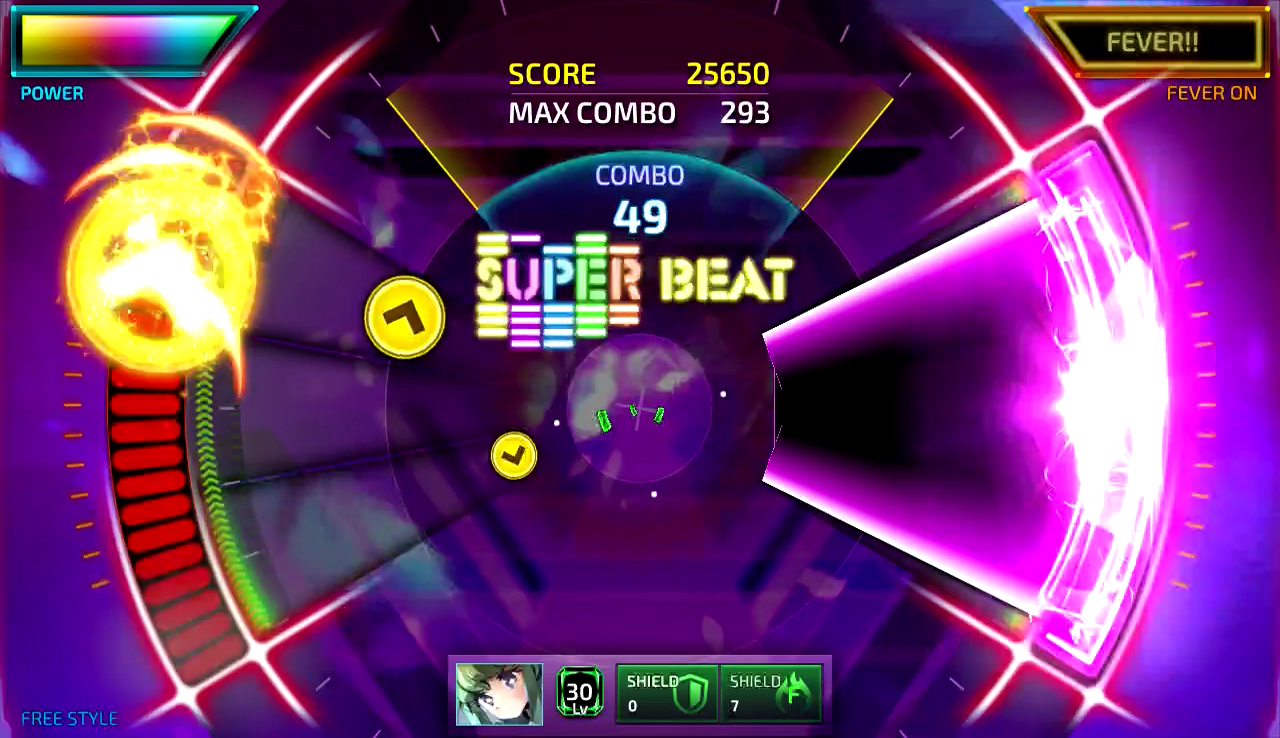The image size is (1280, 738).
Task: Tap the green note pair in center disc
Action: (x=630, y=415)
